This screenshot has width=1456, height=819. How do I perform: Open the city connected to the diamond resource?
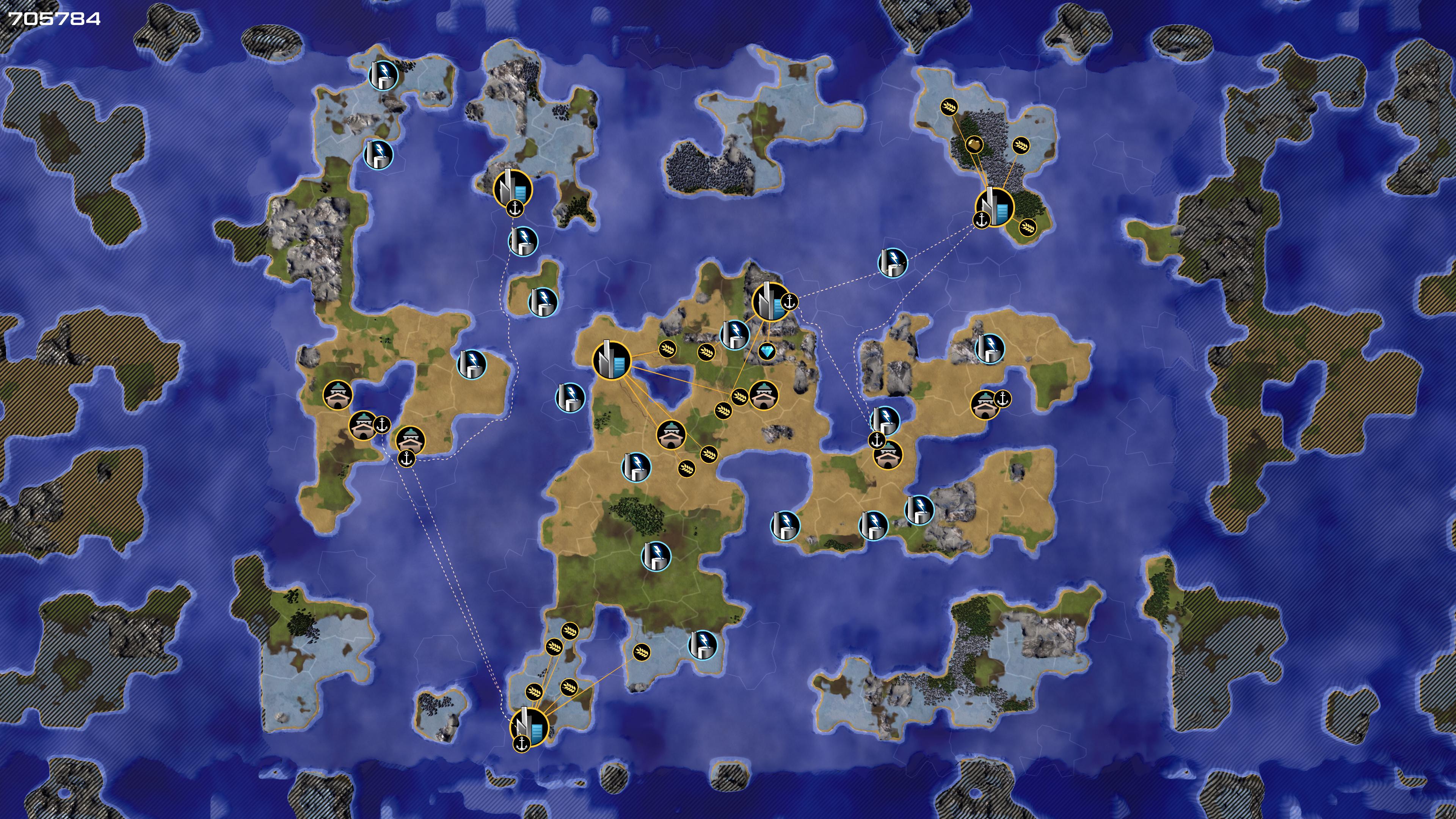[x=771, y=303]
